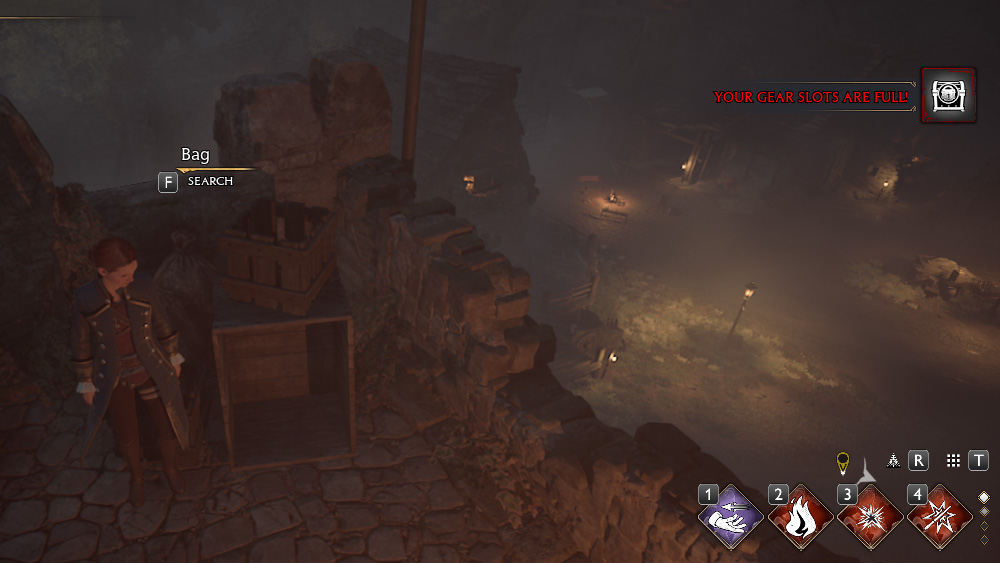Open the locked chest gear-slots-full icon
The image size is (1000, 563).
click(x=947, y=96)
